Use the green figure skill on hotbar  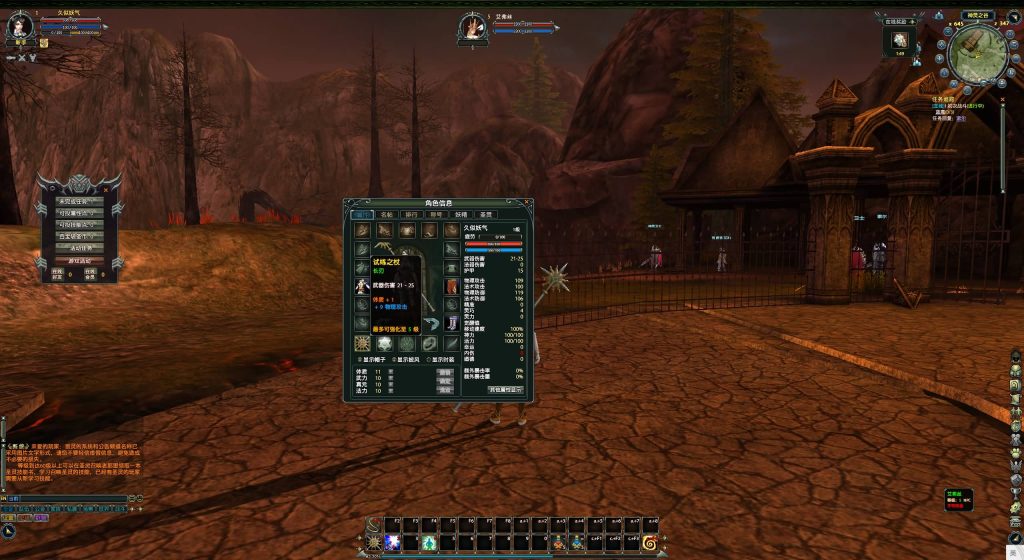[428, 541]
